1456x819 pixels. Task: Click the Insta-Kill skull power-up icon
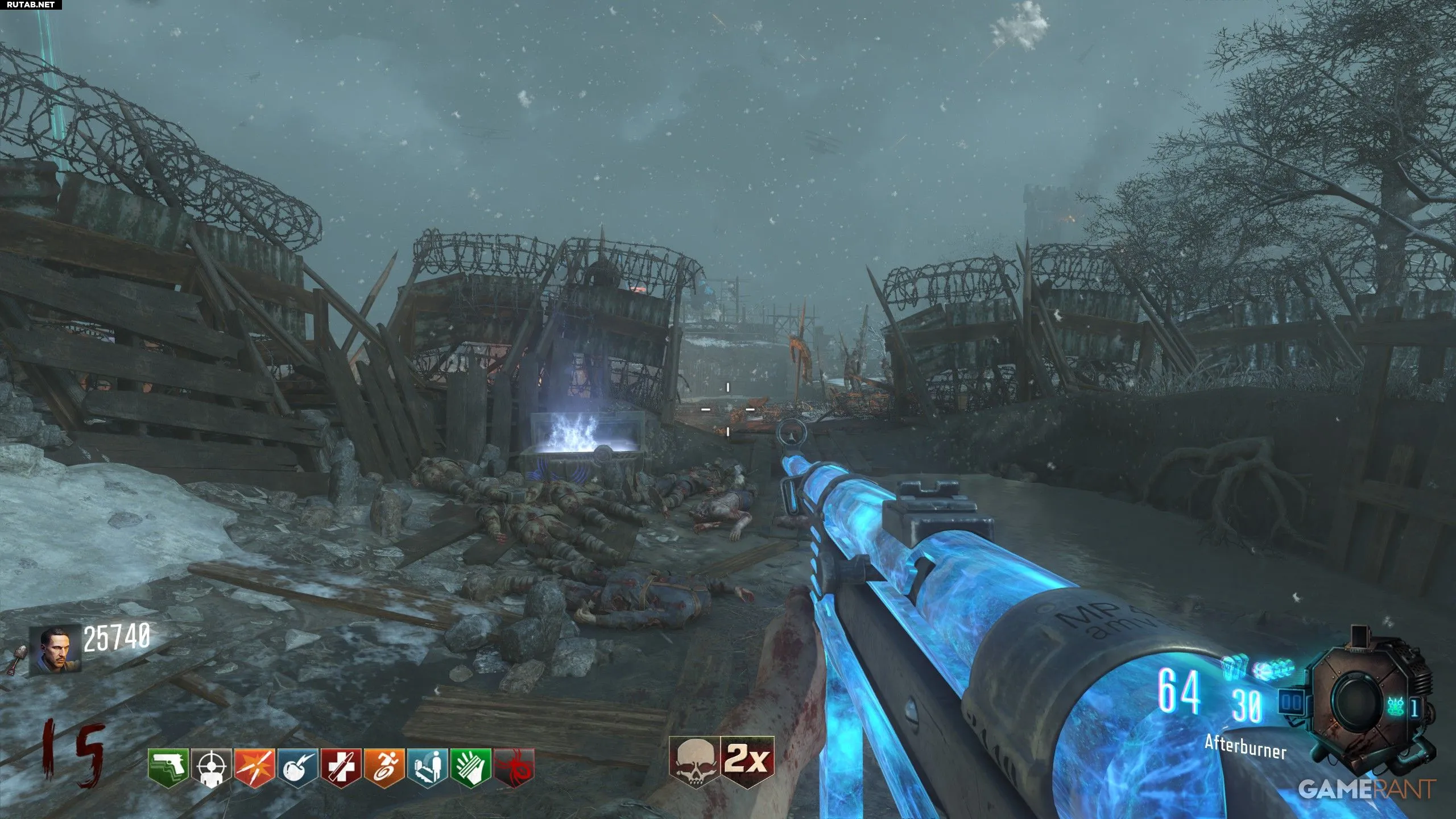pos(694,762)
